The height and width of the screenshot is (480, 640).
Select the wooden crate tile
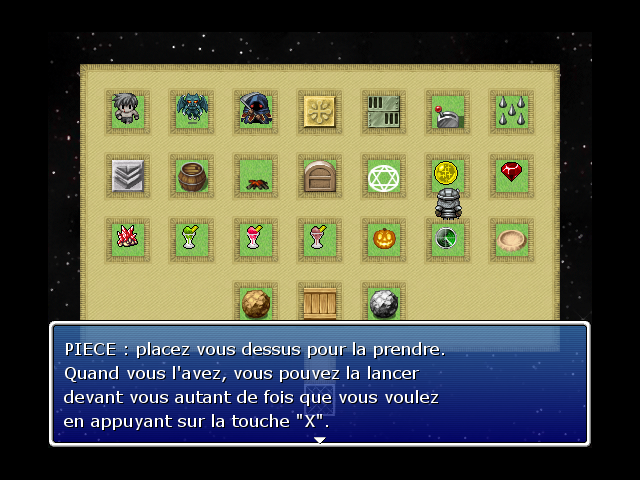[319, 302]
